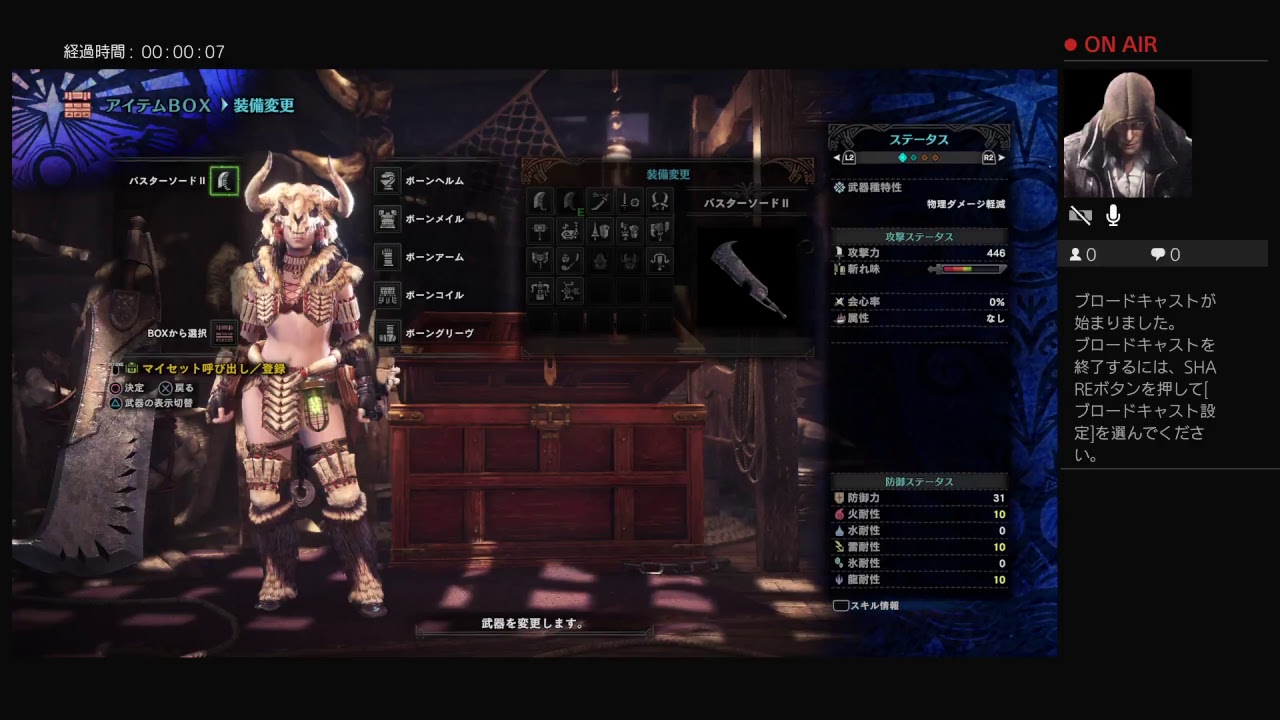Choose the ボーンアーム arm armor slot
Image resolution: width=1280 pixels, height=720 pixels.
click(388, 257)
